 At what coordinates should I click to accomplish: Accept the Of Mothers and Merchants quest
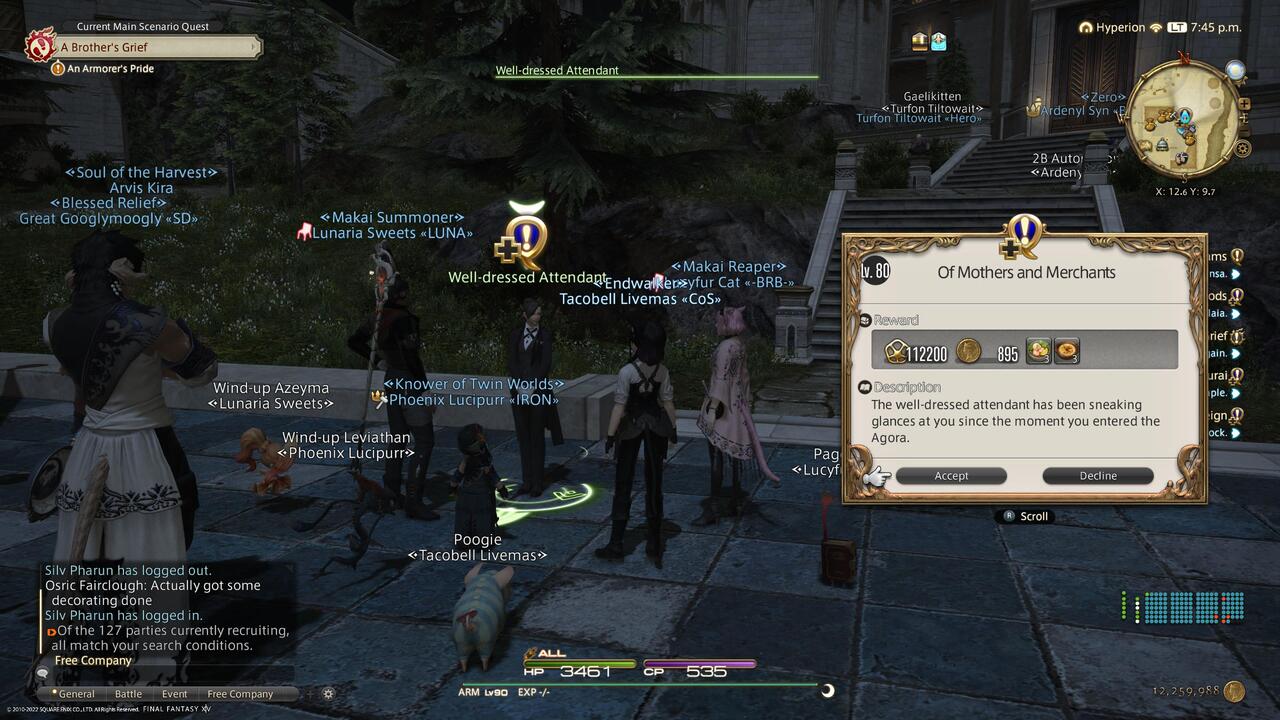tap(950, 475)
